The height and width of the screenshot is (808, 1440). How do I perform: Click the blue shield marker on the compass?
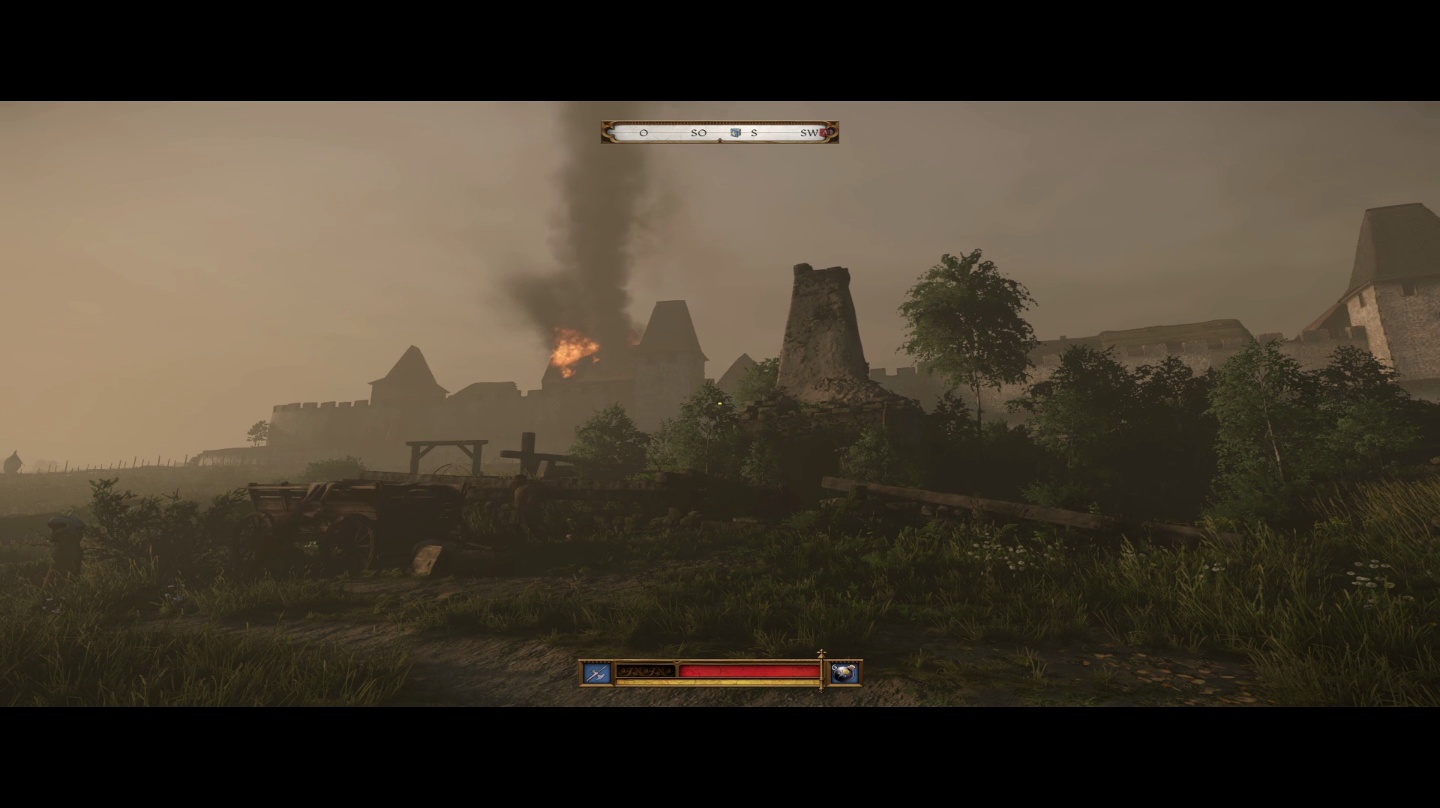pyautogui.click(x=735, y=132)
